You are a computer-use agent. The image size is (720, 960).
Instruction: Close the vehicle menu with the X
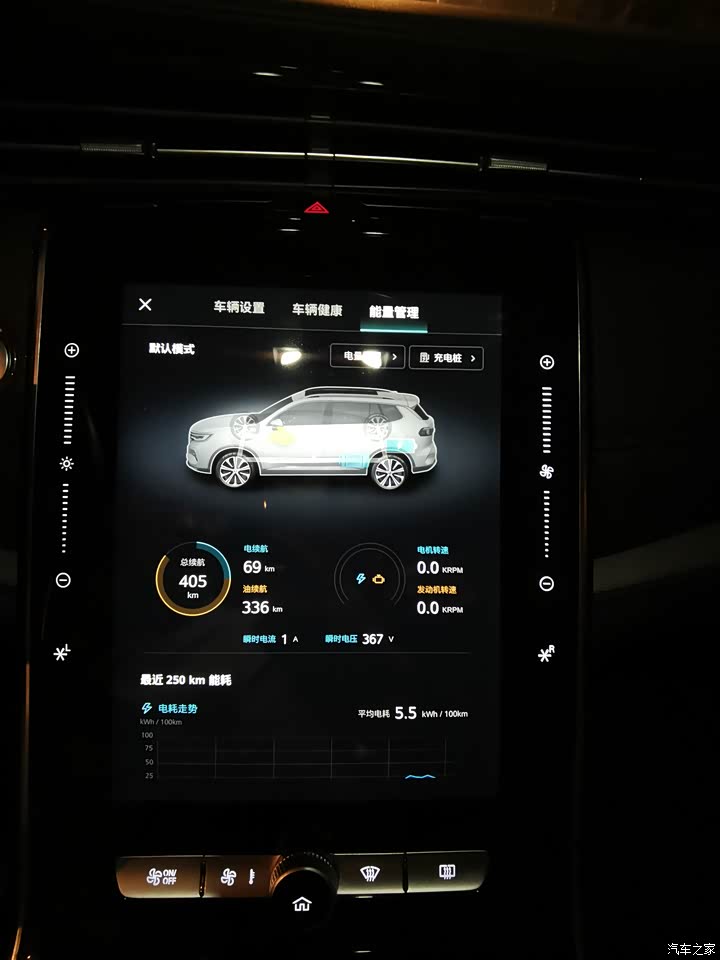[x=145, y=305]
